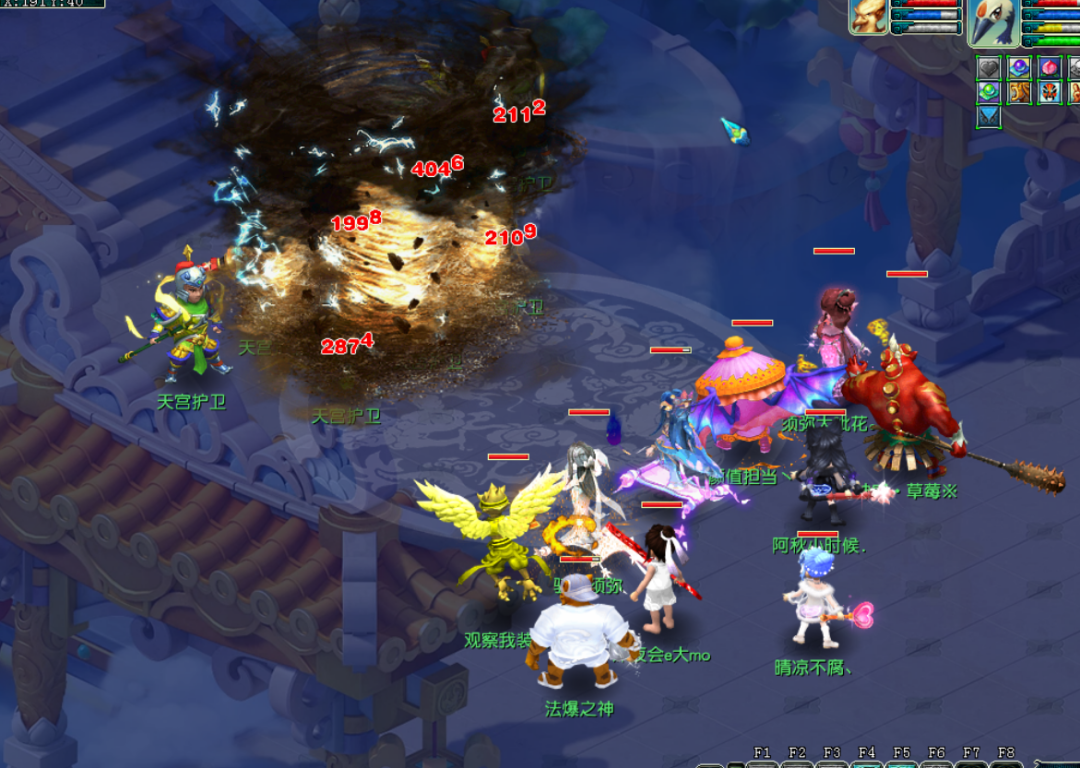The image size is (1080, 768).
Task: Open the player character portrait
Action: pyautogui.click(x=869, y=17)
